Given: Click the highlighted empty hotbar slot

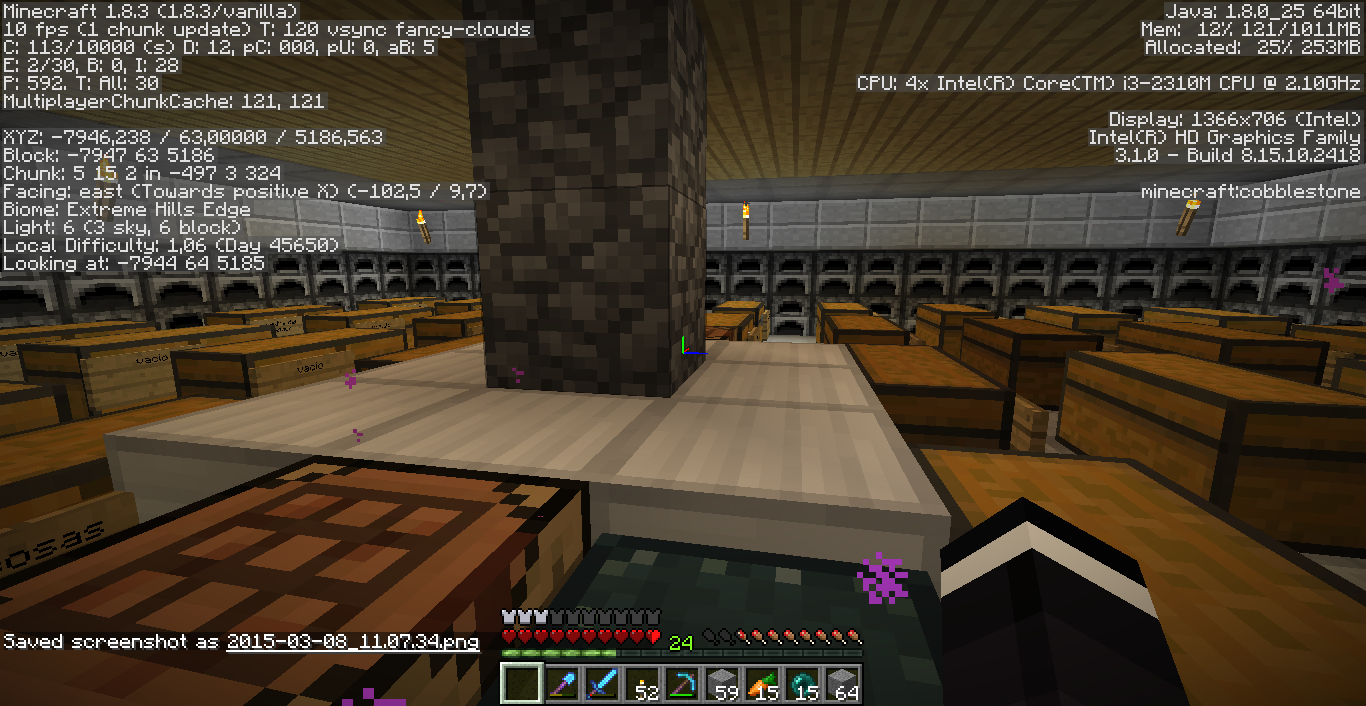Looking at the screenshot, I should (x=522, y=683).
